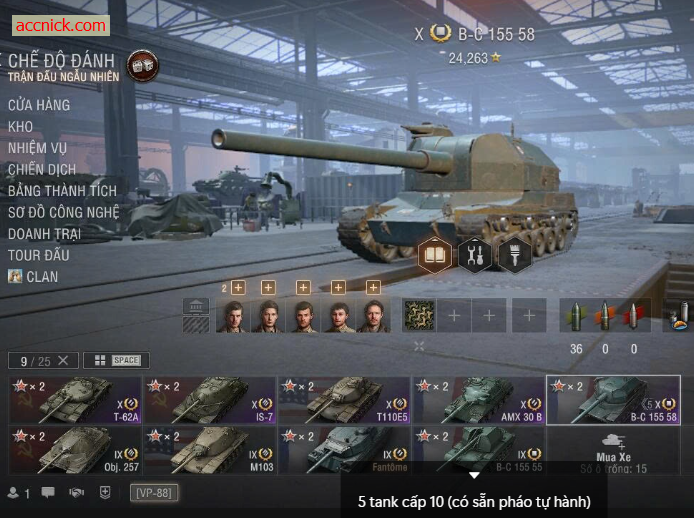694x518 pixels.
Task: Choose the IS-7 tank tile
Action: point(210,400)
